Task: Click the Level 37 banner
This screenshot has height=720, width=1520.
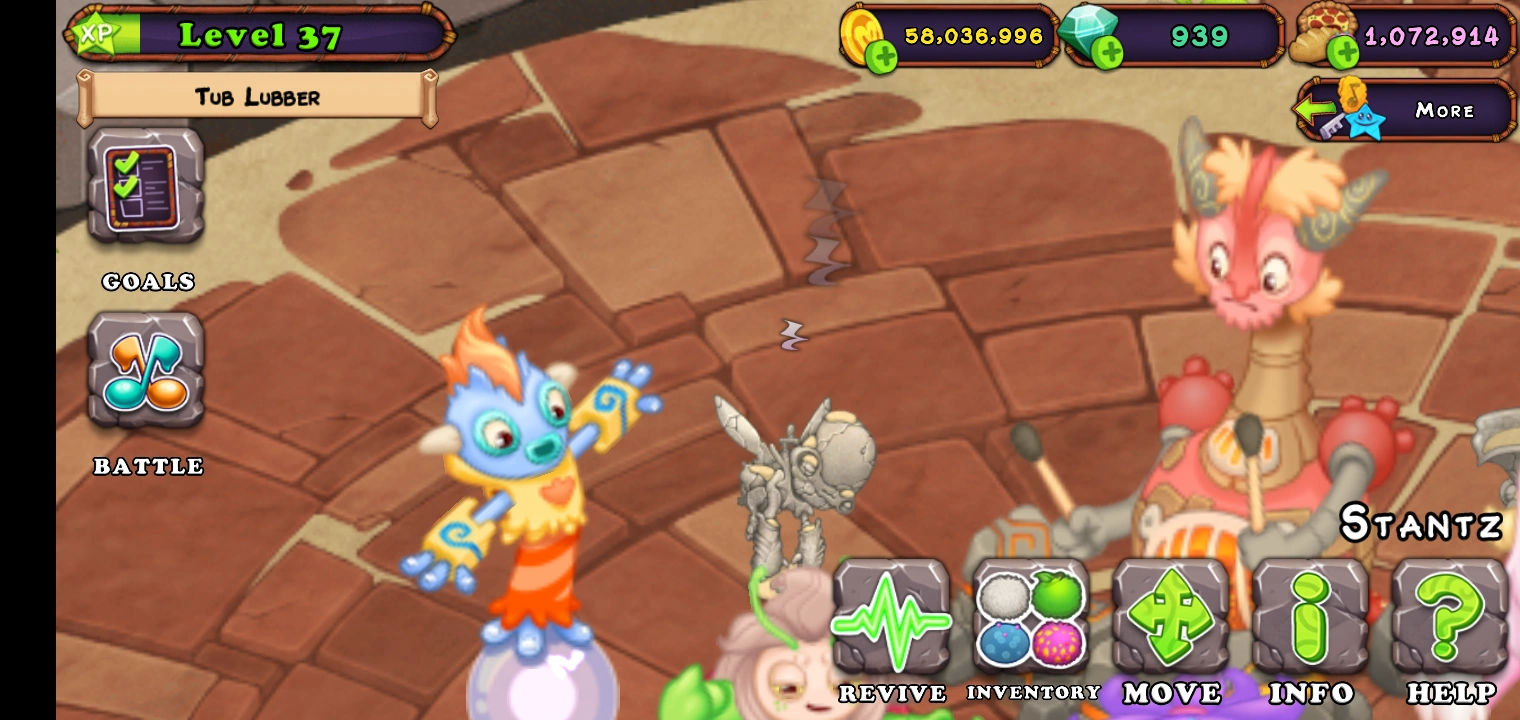Action: click(x=260, y=36)
